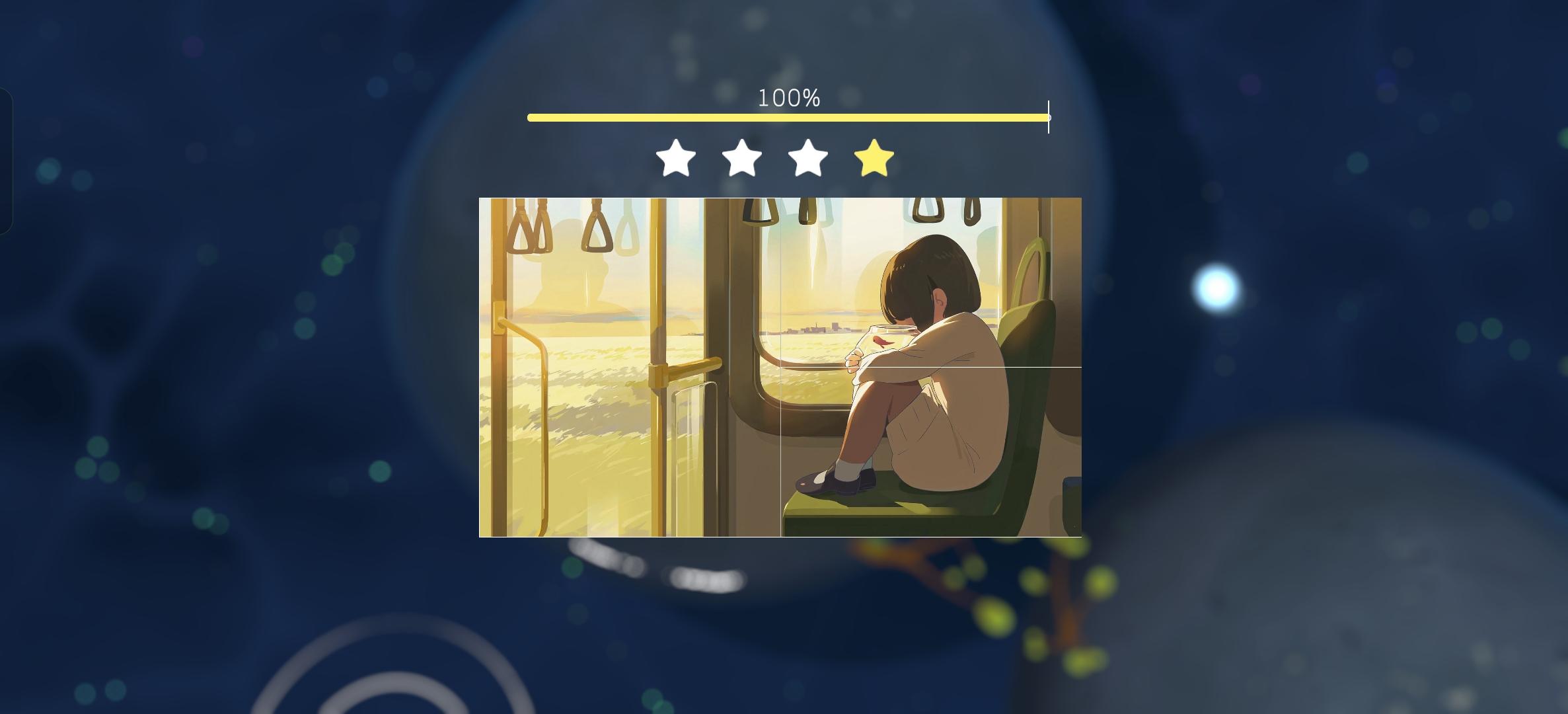Tap the filled yellow fourth star
This screenshot has height=714, width=1568.
(874, 159)
